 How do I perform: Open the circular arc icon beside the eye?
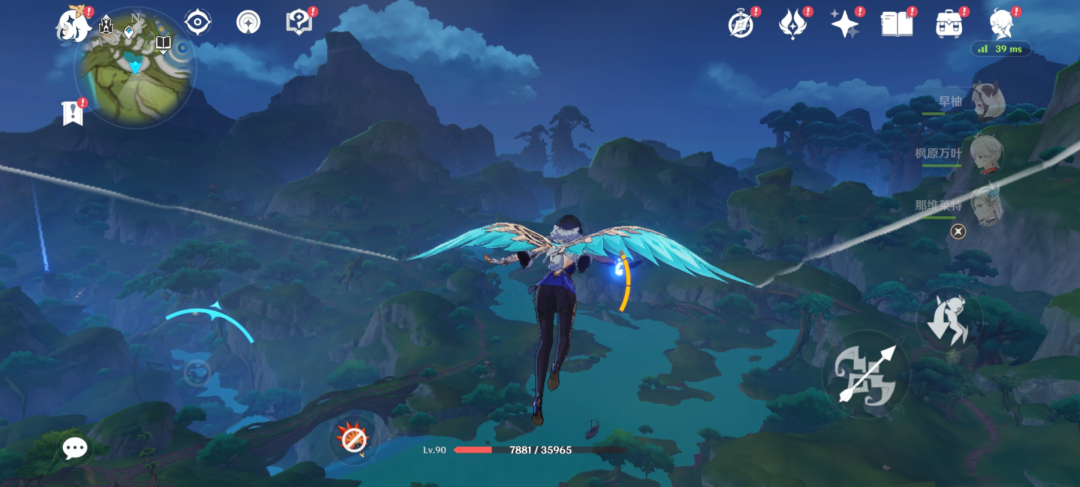248,22
